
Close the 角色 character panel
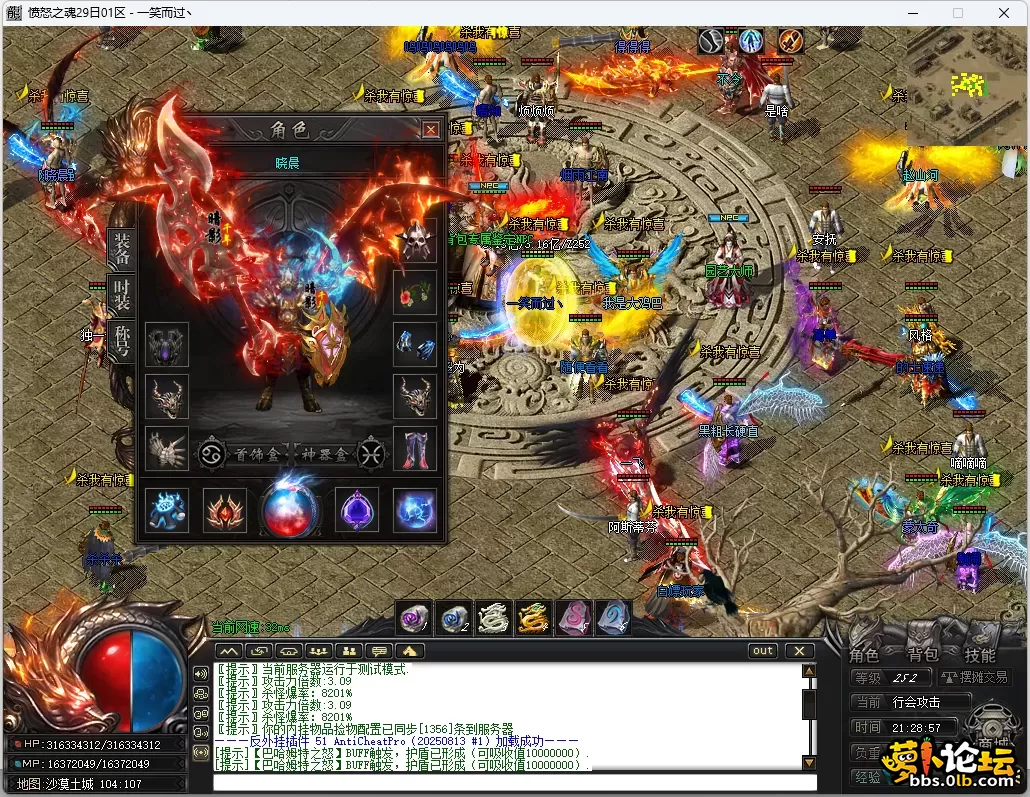(430, 130)
